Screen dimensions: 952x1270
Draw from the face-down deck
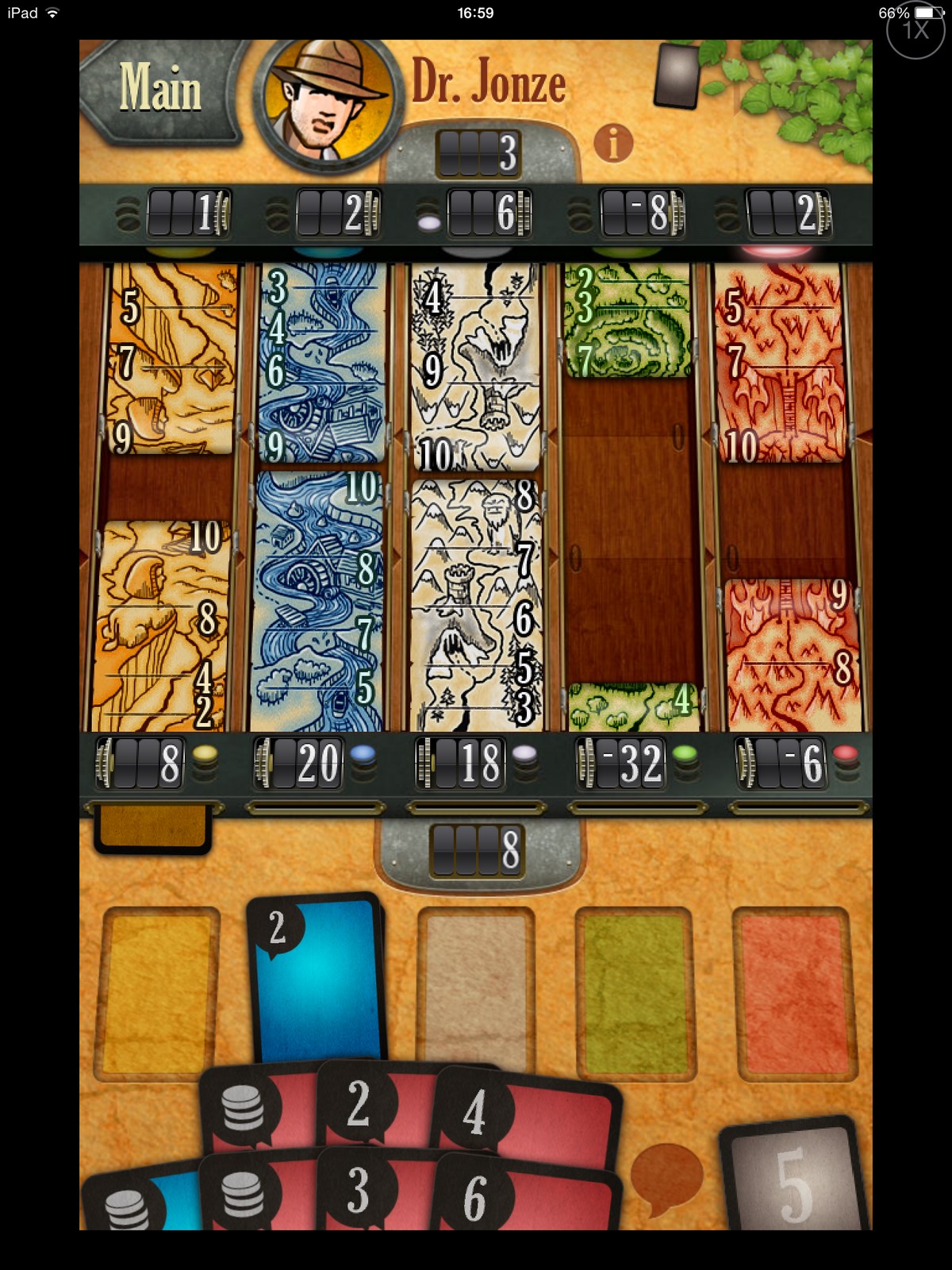[x=677, y=75]
